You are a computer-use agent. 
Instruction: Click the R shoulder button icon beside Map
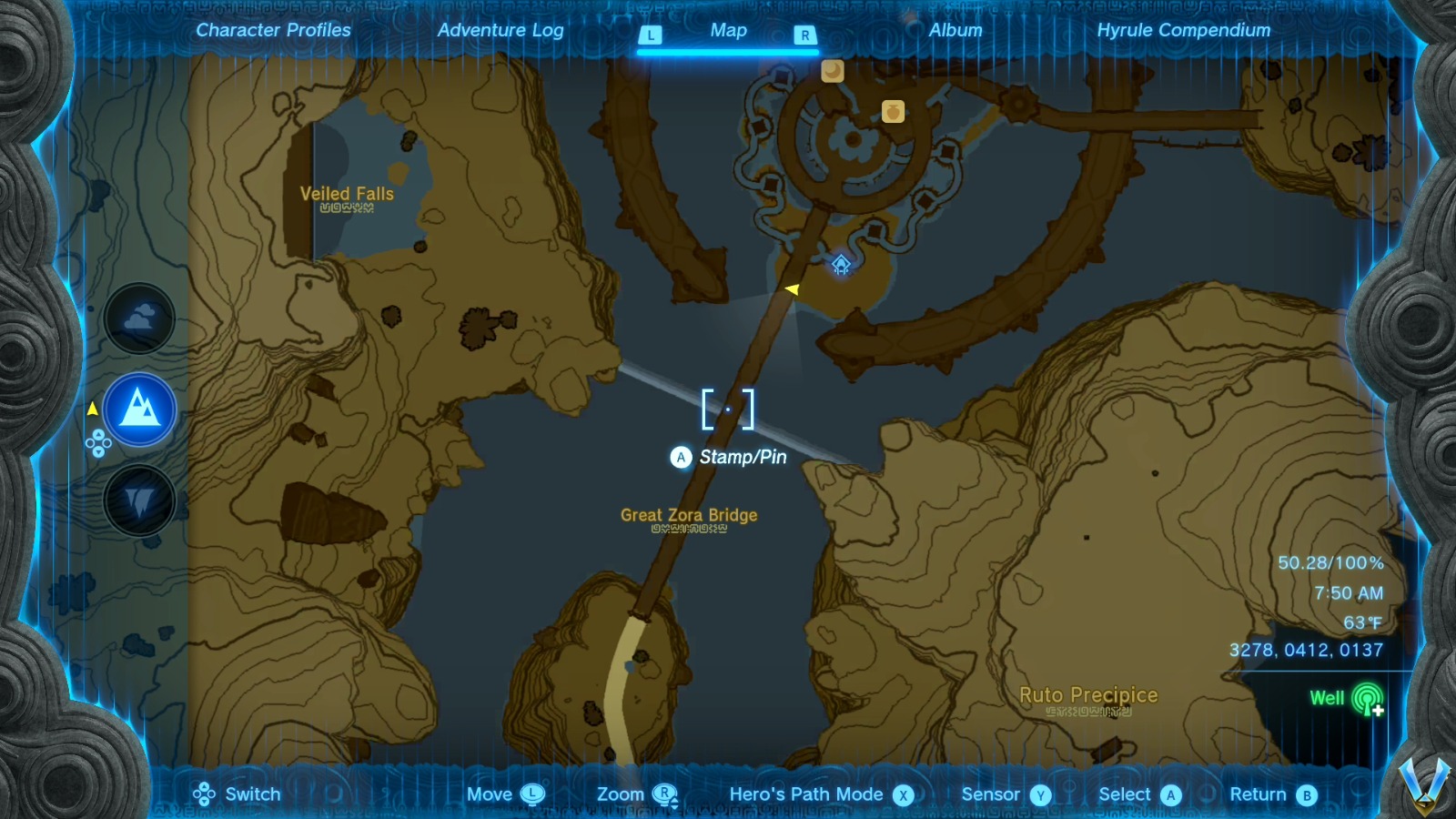(804, 34)
